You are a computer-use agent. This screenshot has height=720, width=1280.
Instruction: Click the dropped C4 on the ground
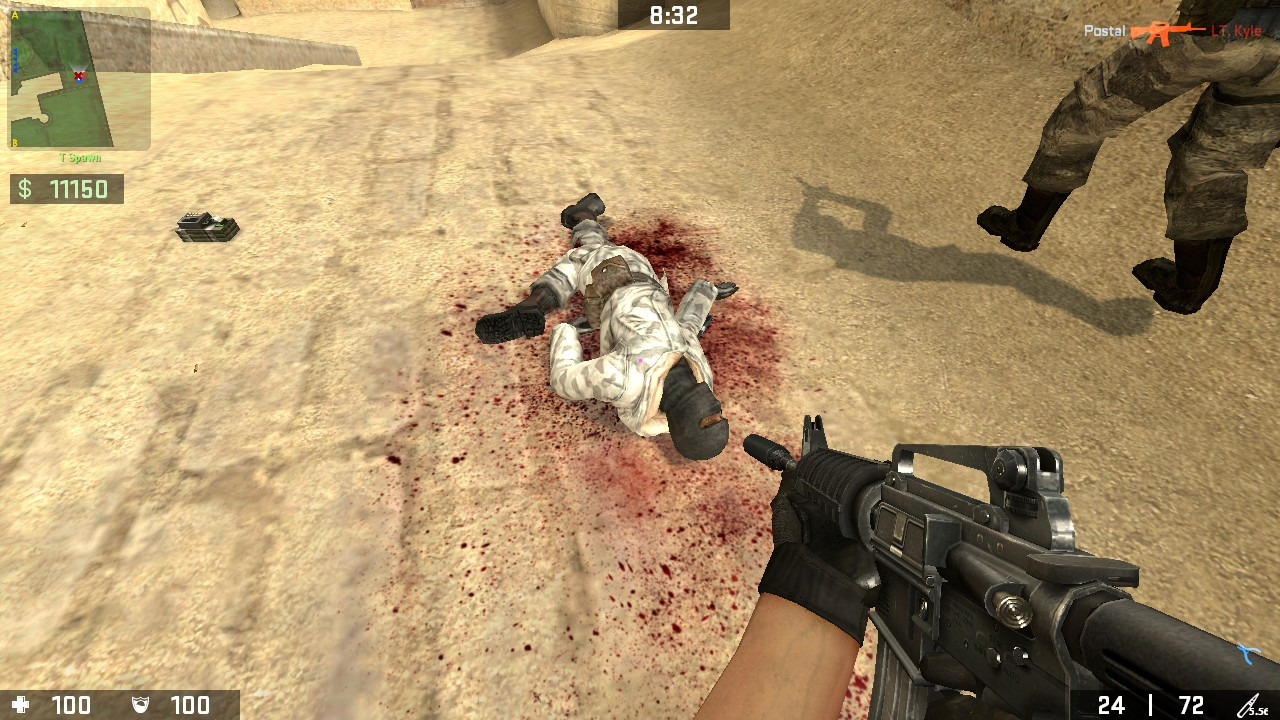pyautogui.click(x=207, y=226)
